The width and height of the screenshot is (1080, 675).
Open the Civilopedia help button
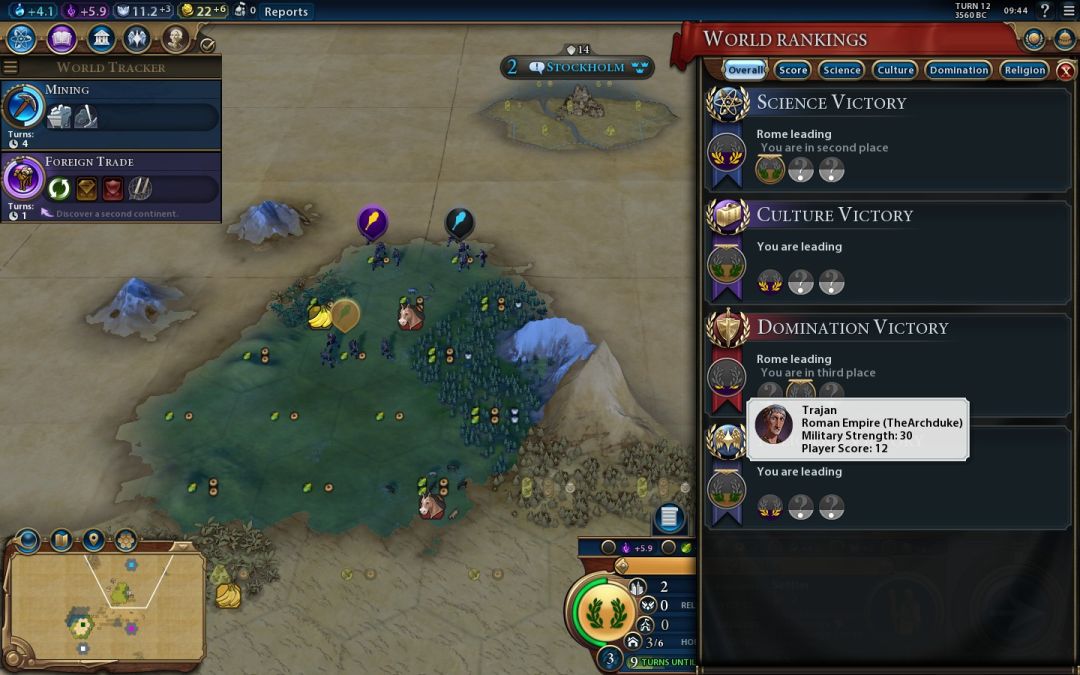[x=1045, y=11]
